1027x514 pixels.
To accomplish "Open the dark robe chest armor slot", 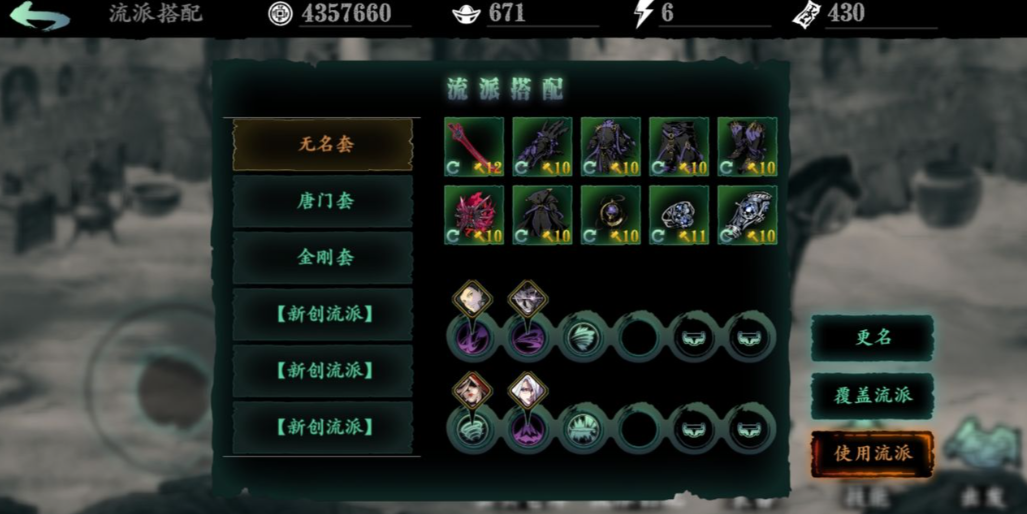I will 610,147.
